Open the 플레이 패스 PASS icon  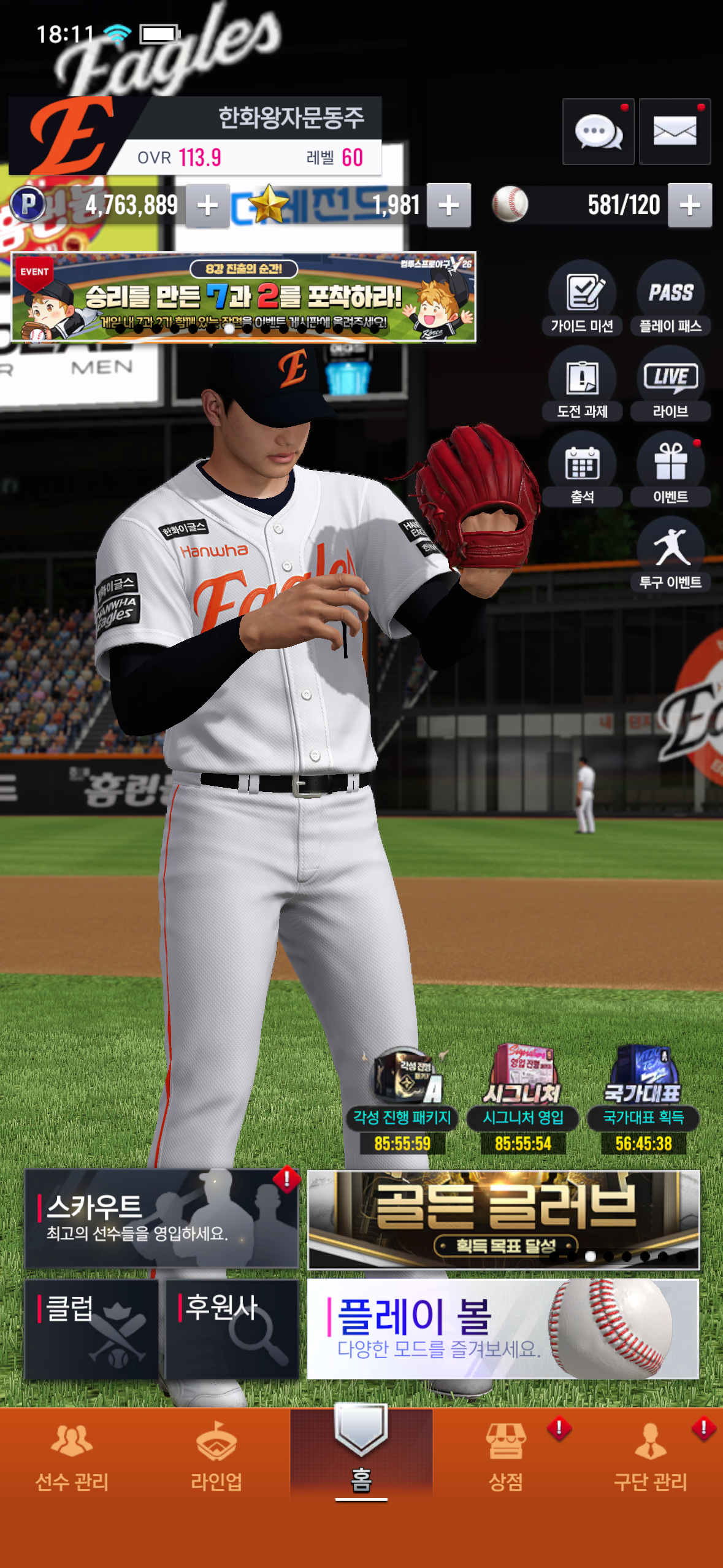[x=670, y=299]
